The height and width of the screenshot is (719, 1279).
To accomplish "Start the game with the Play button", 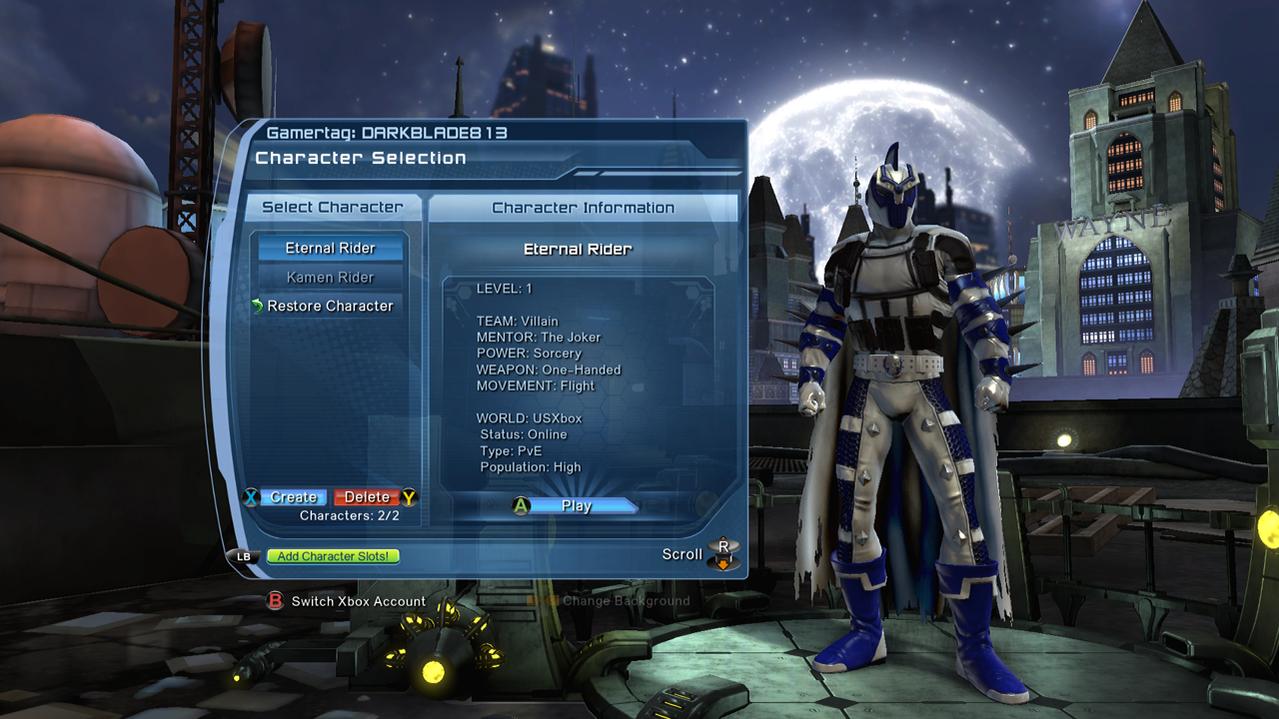I will tap(575, 506).
